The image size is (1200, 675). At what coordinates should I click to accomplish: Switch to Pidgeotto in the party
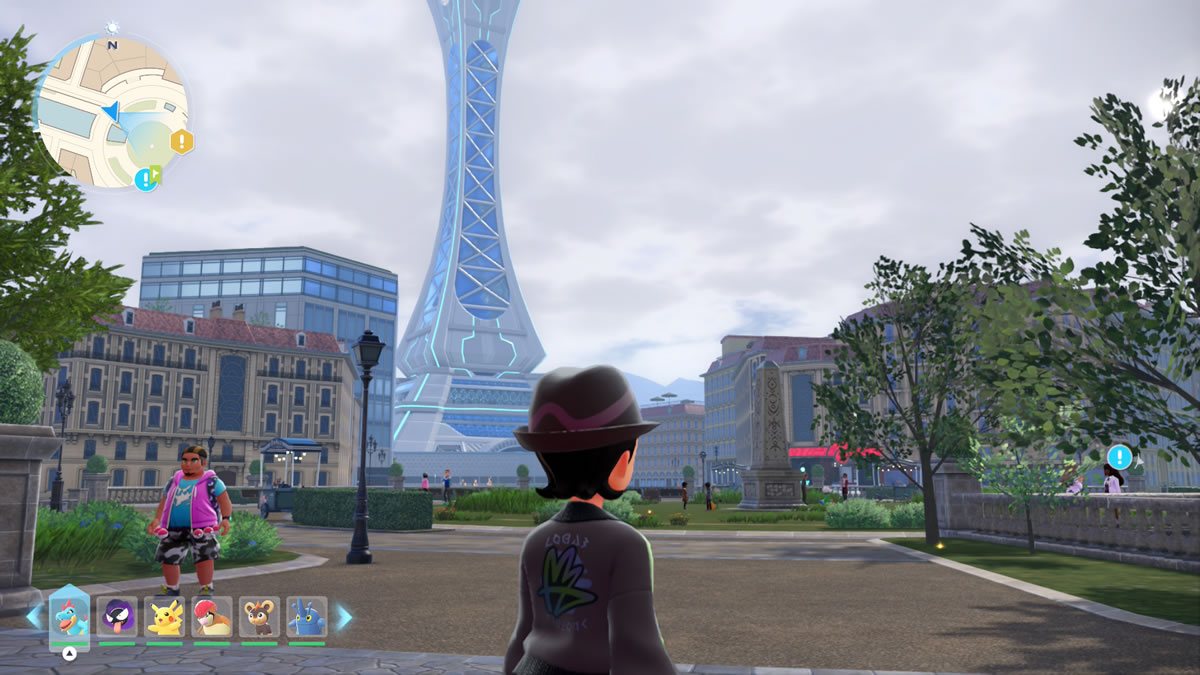212,617
